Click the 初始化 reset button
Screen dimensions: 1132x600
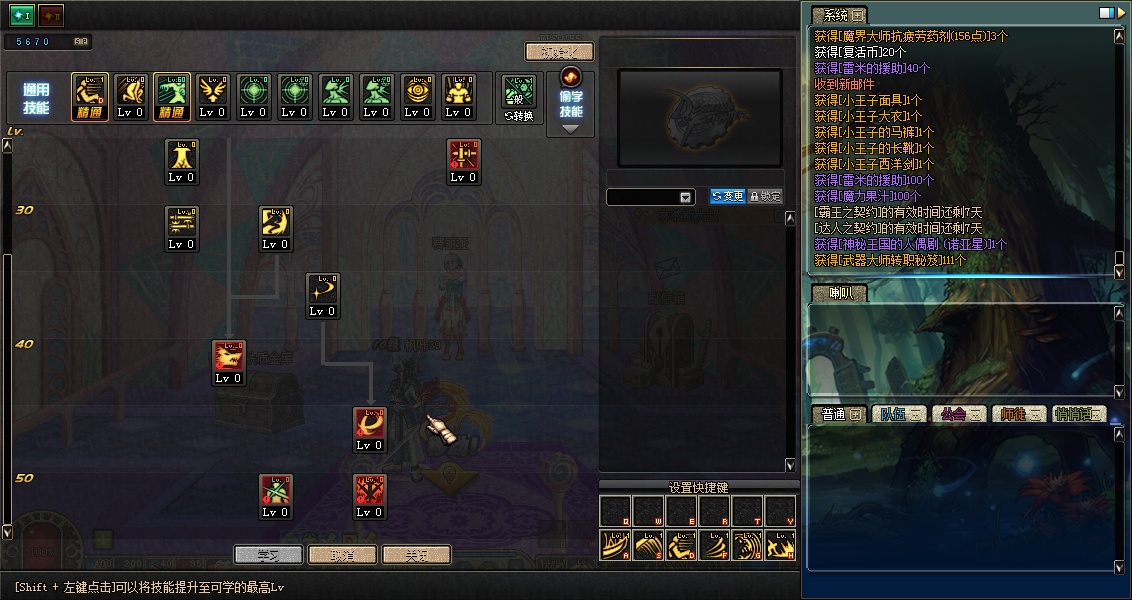click(x=559, y=52)
